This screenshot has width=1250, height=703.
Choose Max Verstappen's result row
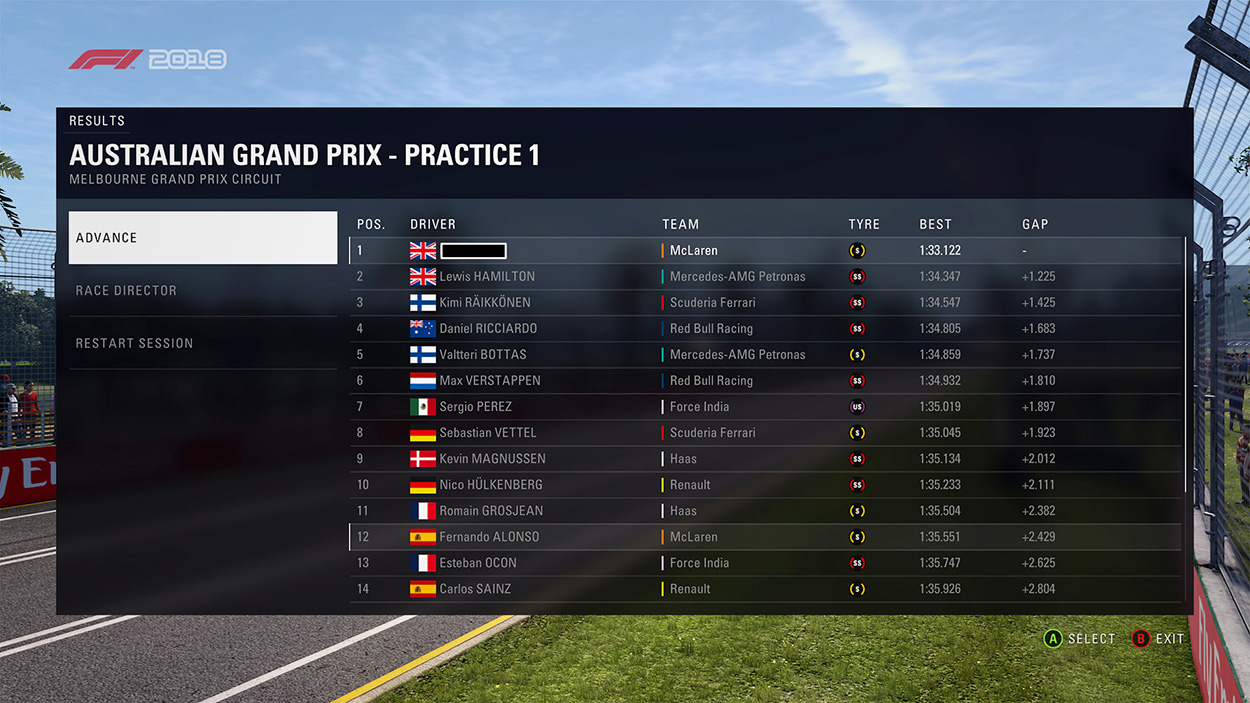click(x=765, y=381)
